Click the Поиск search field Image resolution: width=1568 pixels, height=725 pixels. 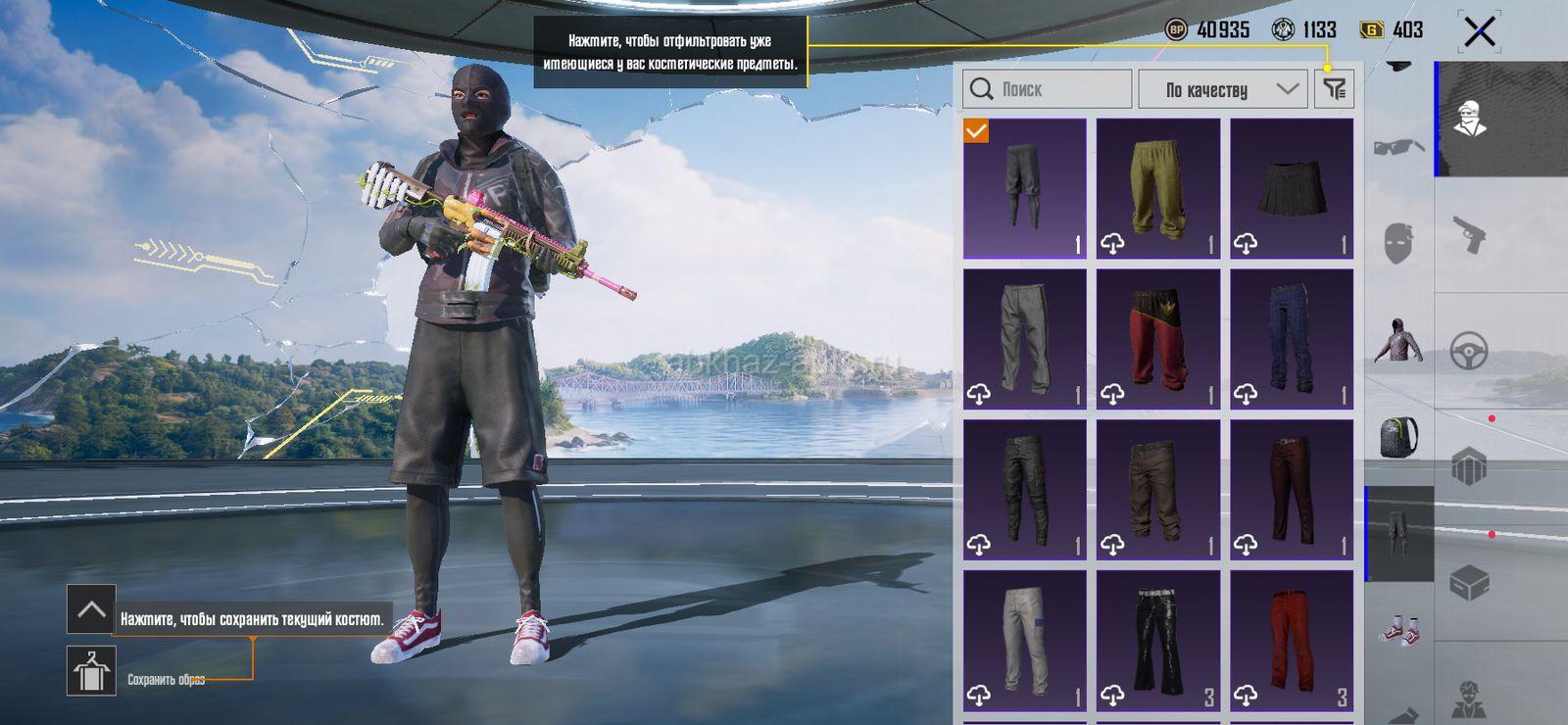(x=1047, y=89)
